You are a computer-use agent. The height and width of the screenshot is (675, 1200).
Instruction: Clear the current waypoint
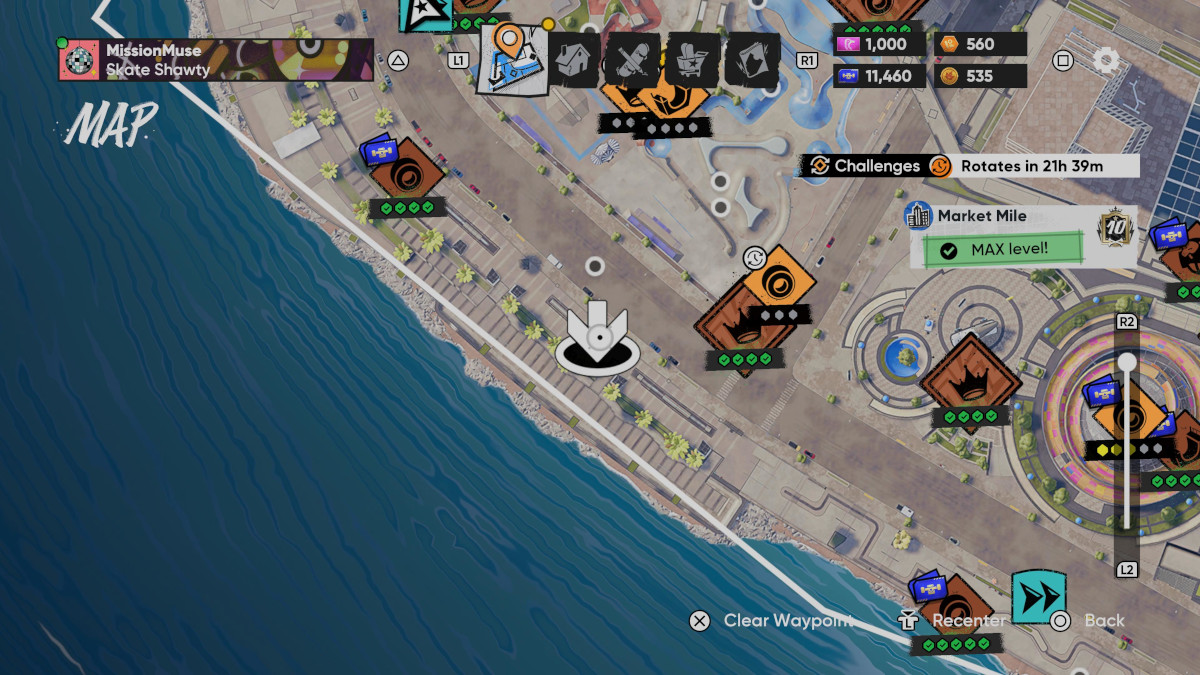[x=773, y=621]
